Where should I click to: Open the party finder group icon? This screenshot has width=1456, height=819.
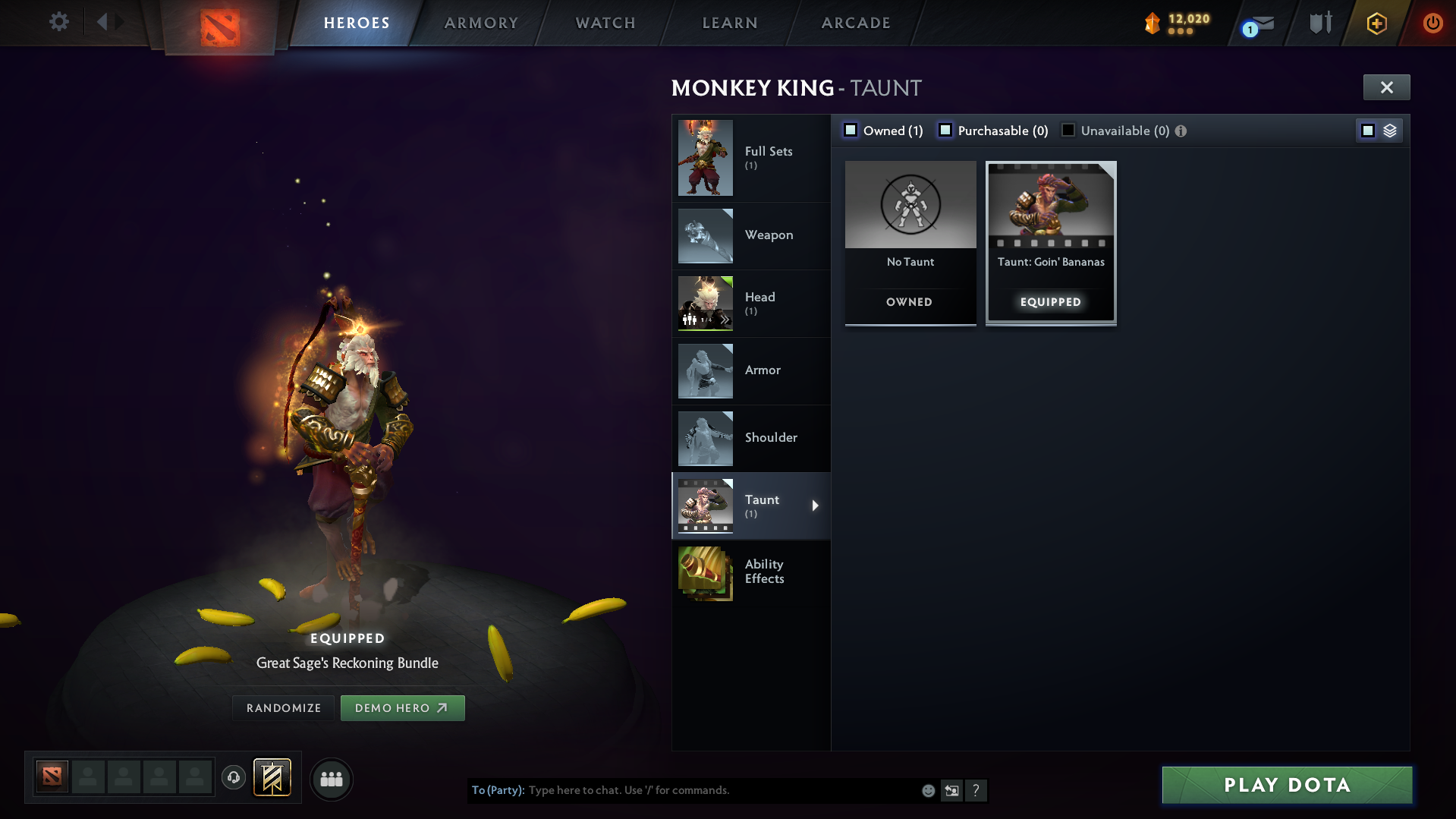pyautogui.click(x=332, y=779)
